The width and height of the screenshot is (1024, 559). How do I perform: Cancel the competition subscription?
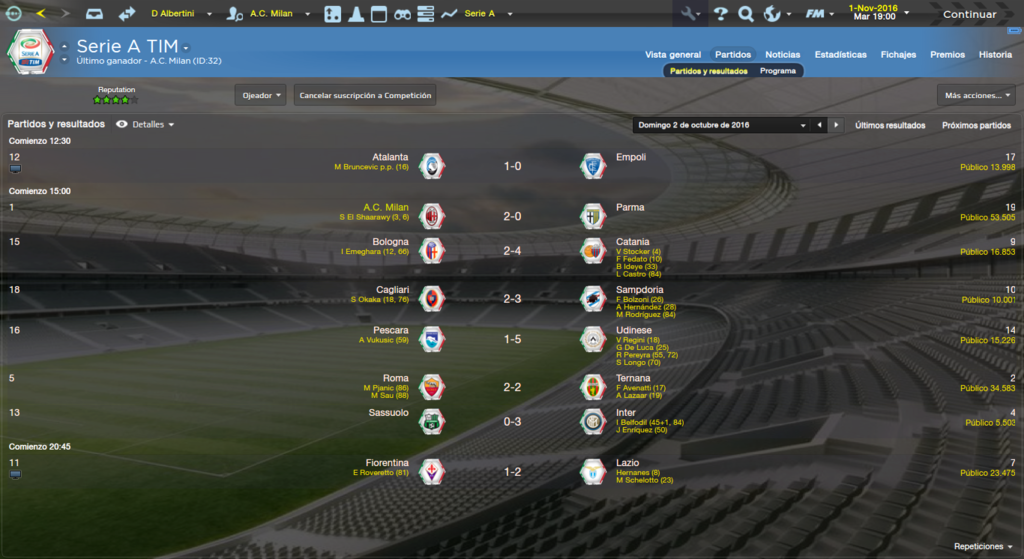point(365,95)
